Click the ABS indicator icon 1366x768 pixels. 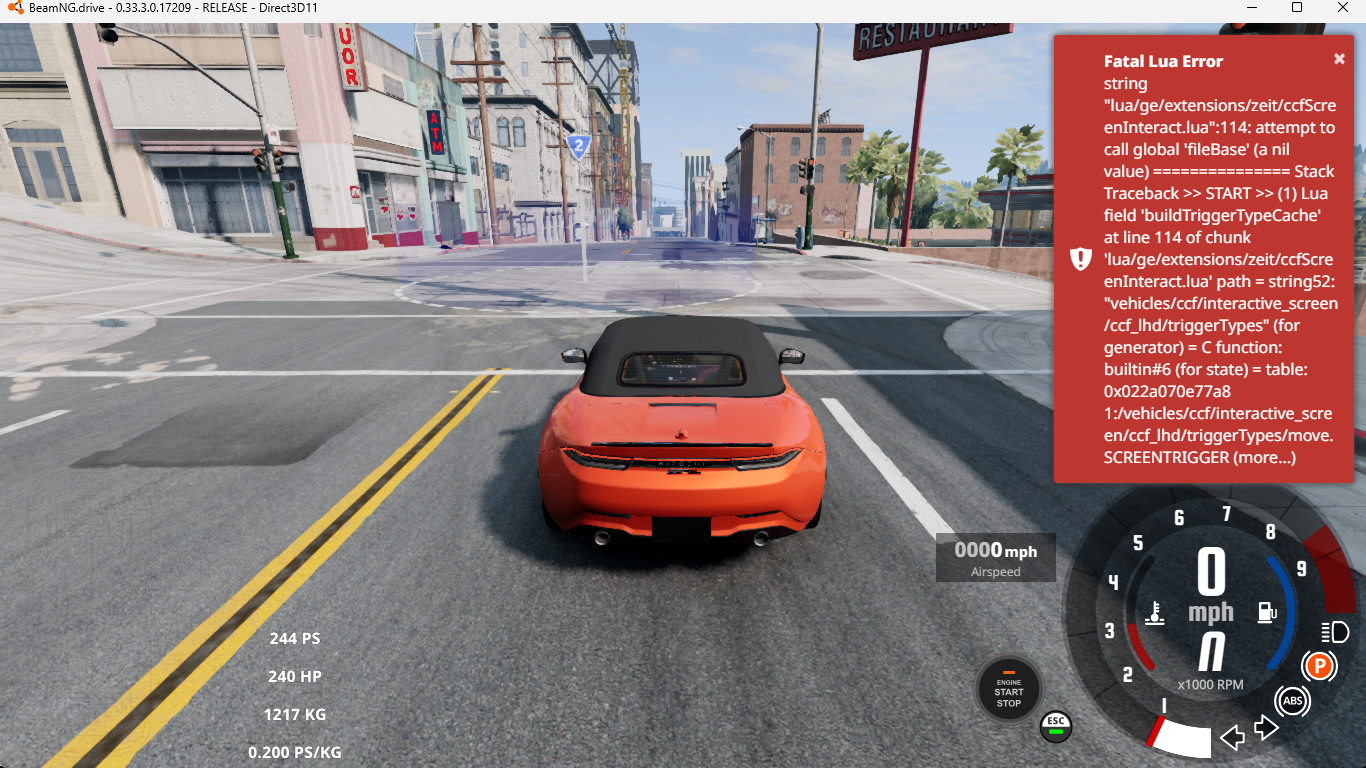coord(1292,701)
